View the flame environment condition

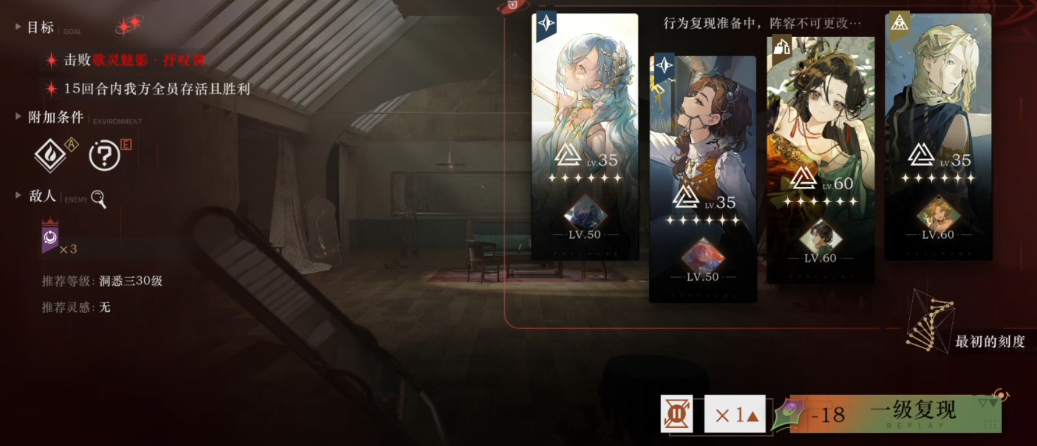tap(52, 154)
